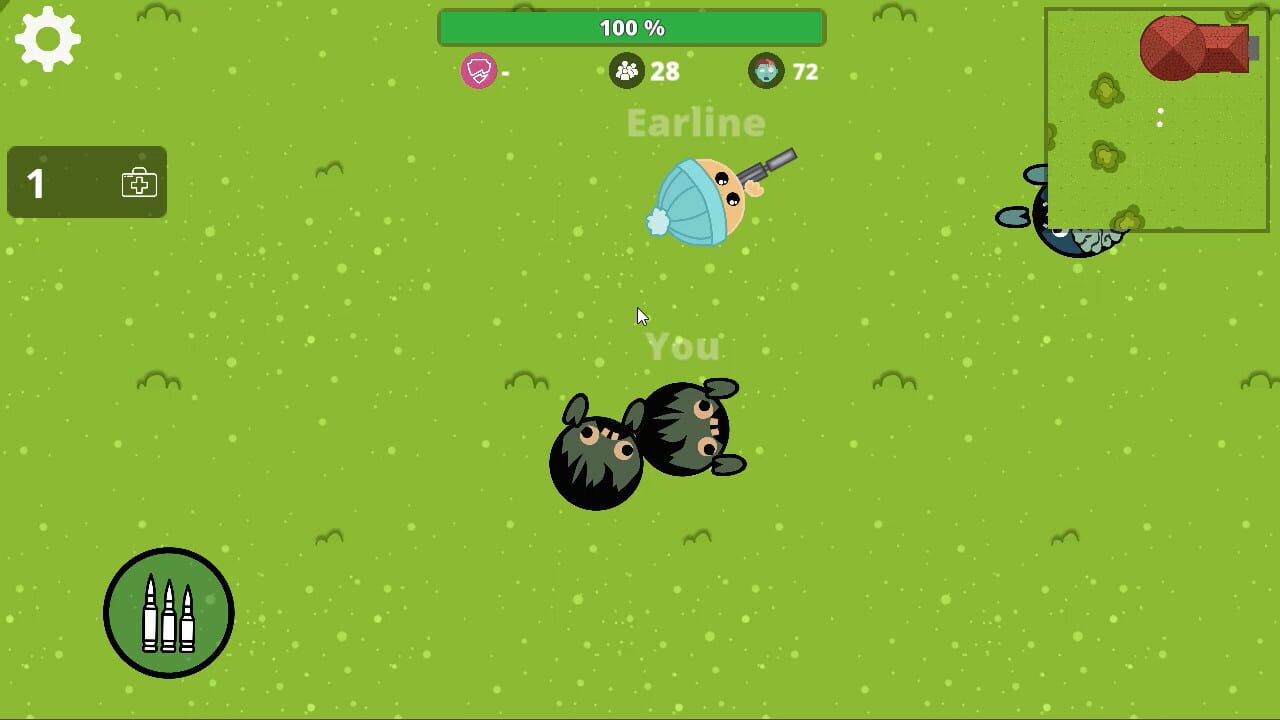This screenshot has width=1280, height=720.
Task: Click the 100% health progress bar
Action: pos(630,27)
